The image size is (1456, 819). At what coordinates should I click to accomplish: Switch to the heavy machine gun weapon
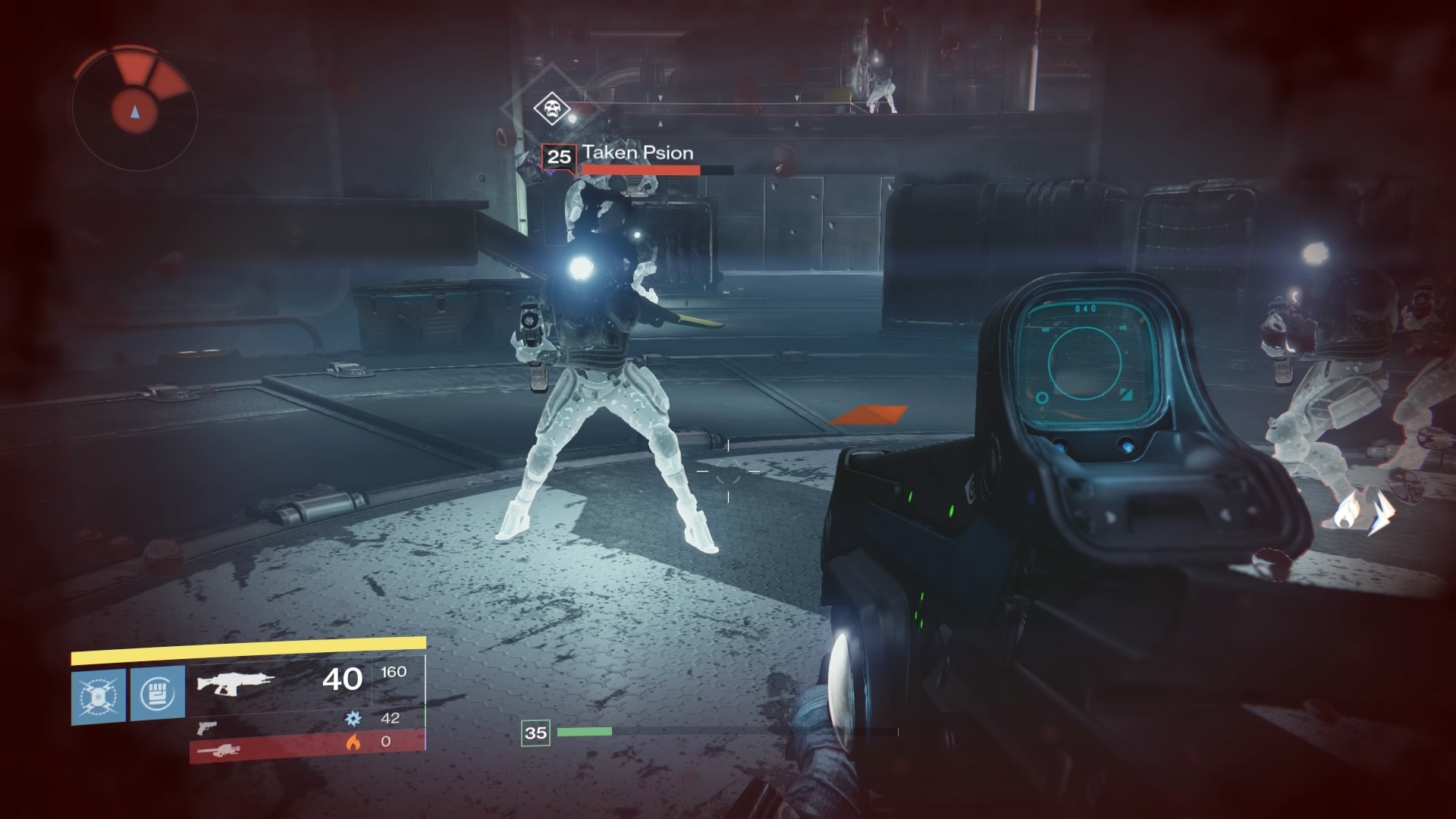tap(218, 751)
